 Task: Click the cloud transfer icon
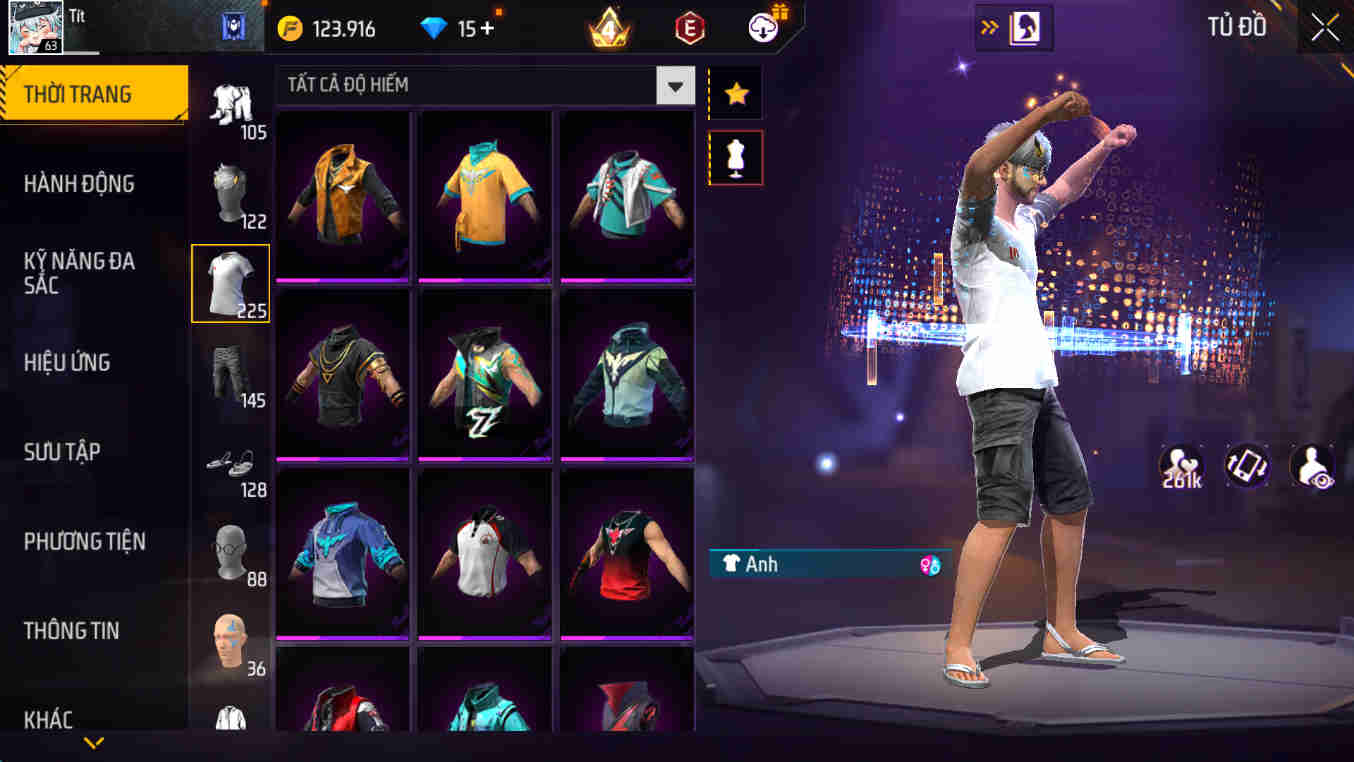coord(761,27)
